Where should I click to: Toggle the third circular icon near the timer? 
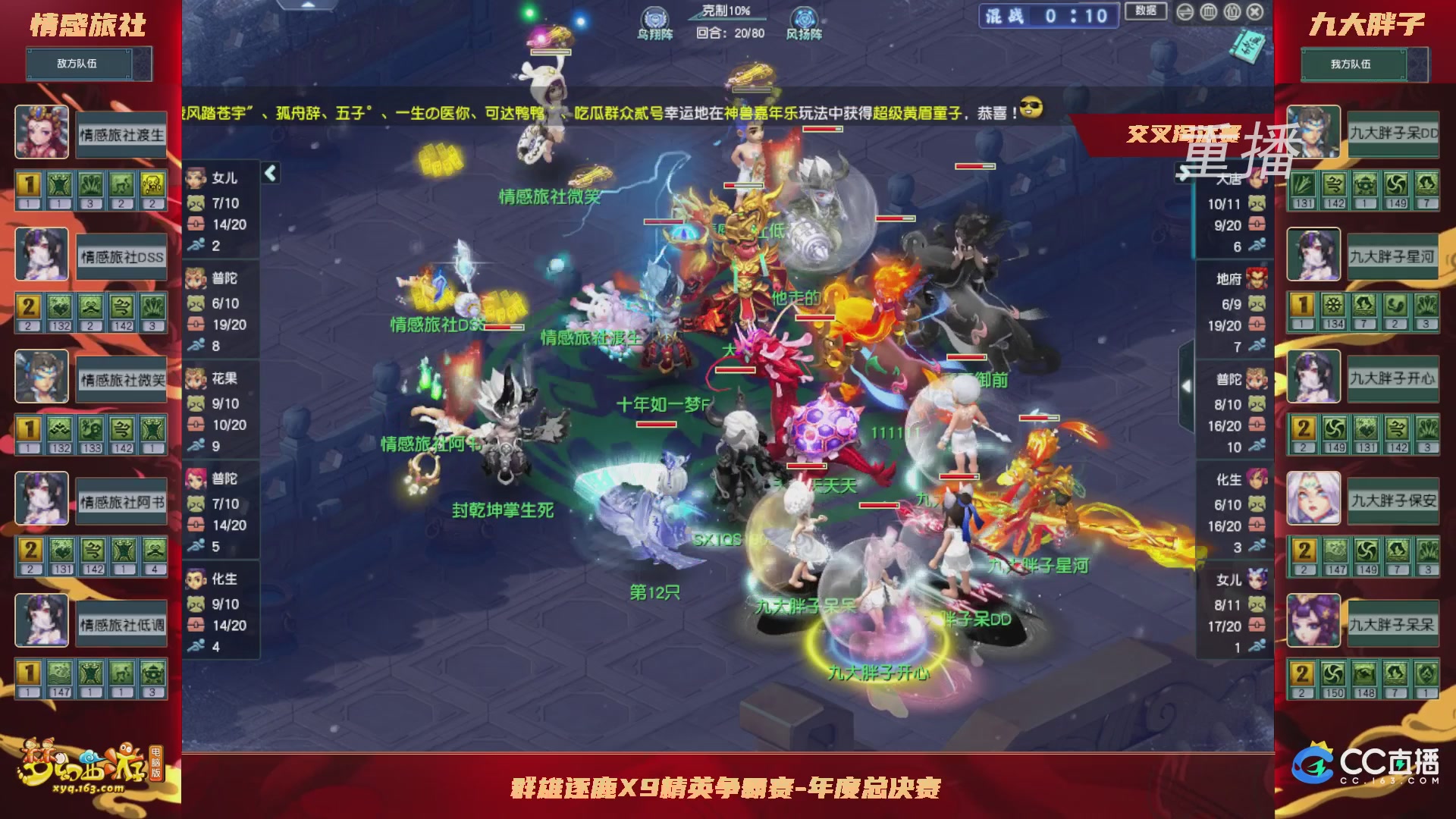(1232, 11)
